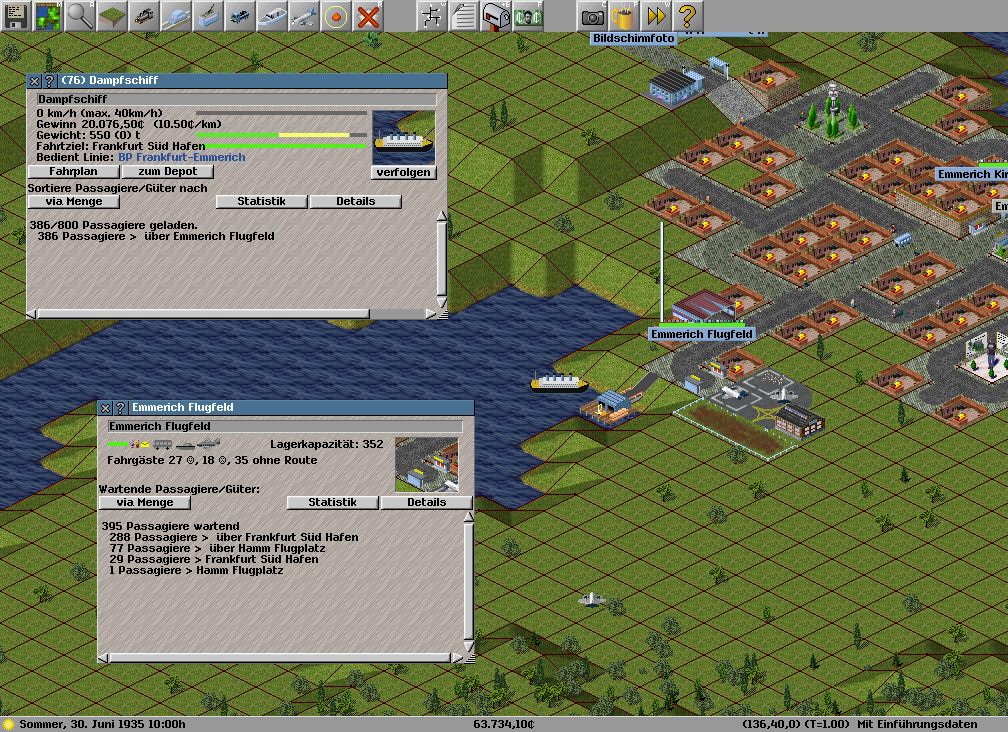1008x732 pixels.
Task: Open the minimap from the toolbar
Action: pos(48,16)
